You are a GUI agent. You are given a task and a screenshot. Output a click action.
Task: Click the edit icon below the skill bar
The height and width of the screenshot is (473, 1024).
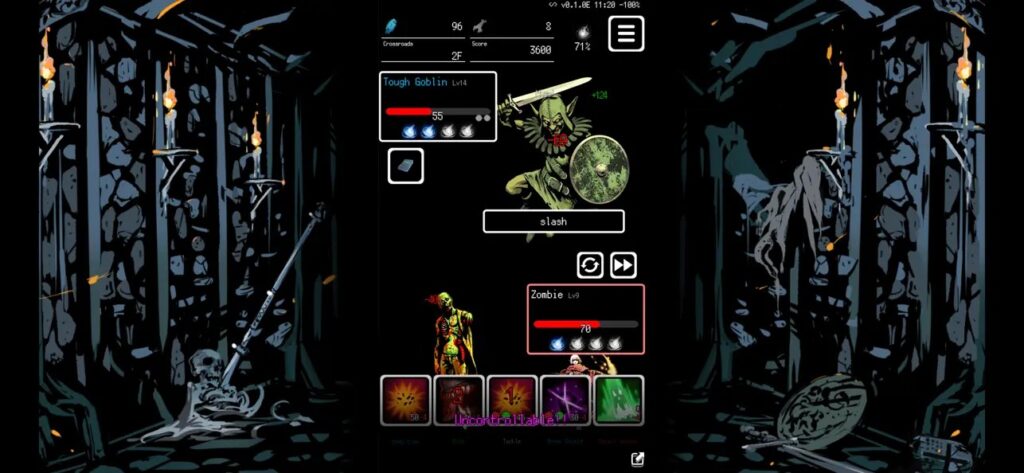coord(637,459)
